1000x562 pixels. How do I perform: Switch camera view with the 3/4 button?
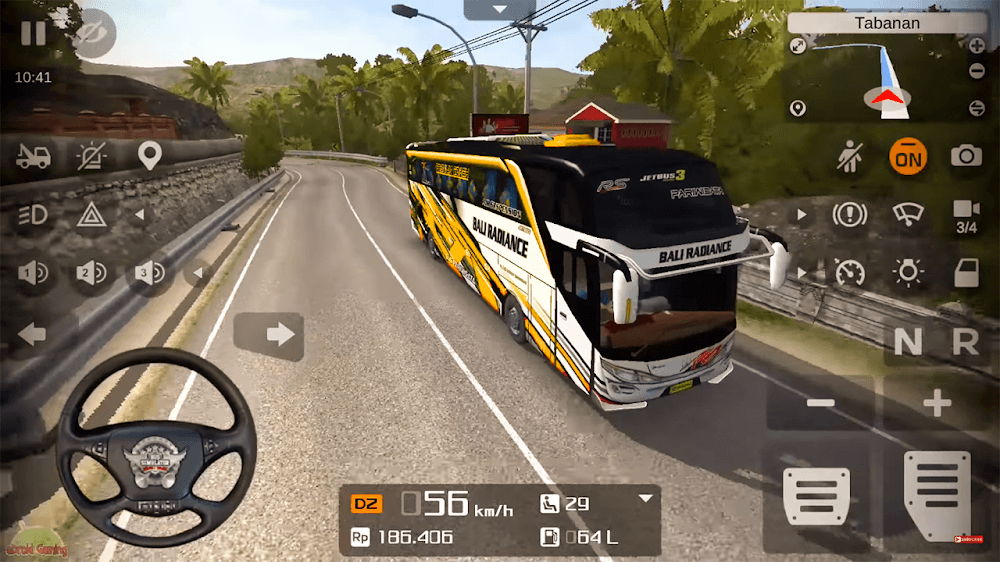(x=966, y=216)
